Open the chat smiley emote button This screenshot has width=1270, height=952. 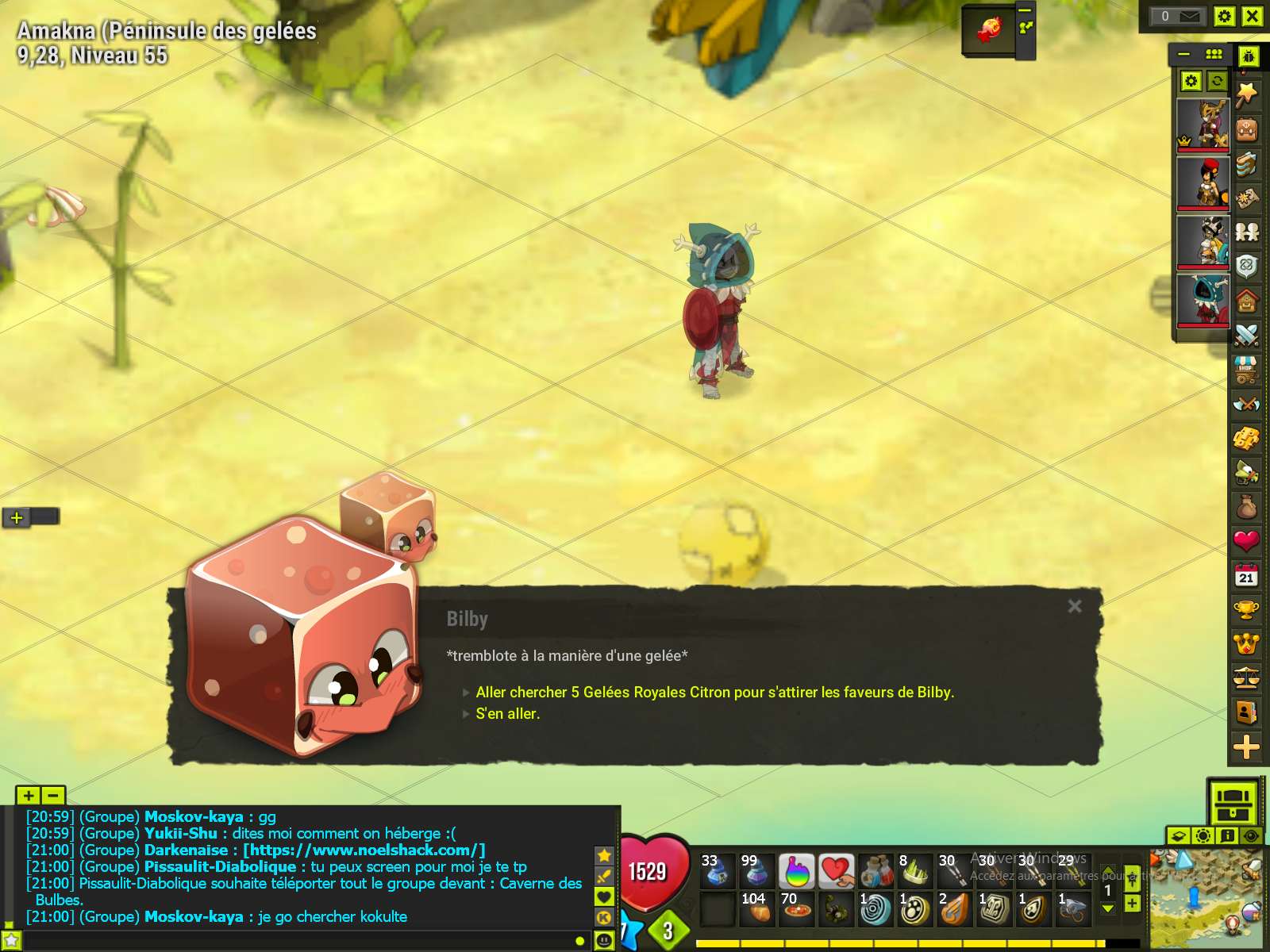[605, 941]
